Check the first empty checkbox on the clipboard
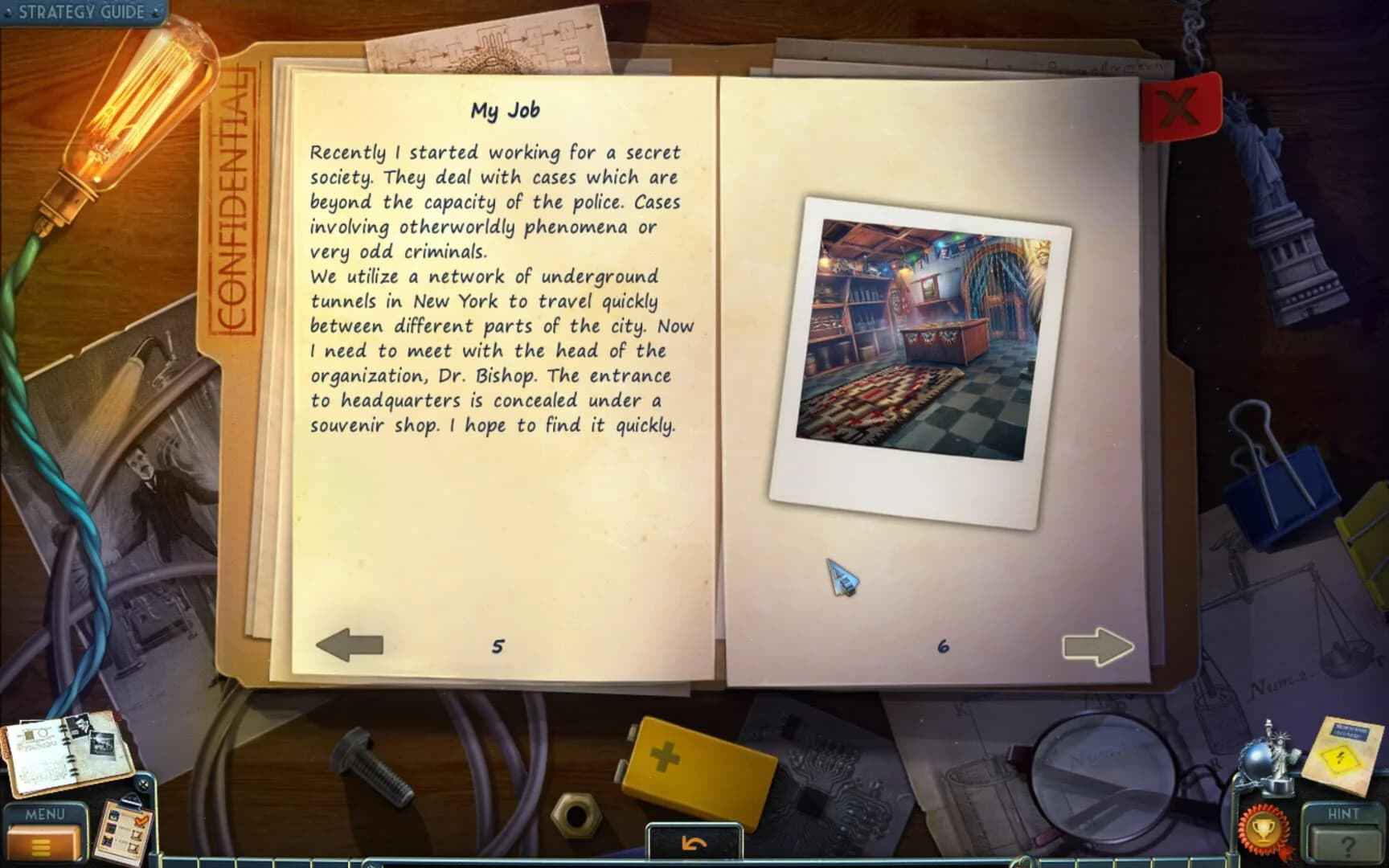Screen dimensions: 1389x868 pos(135,833)
